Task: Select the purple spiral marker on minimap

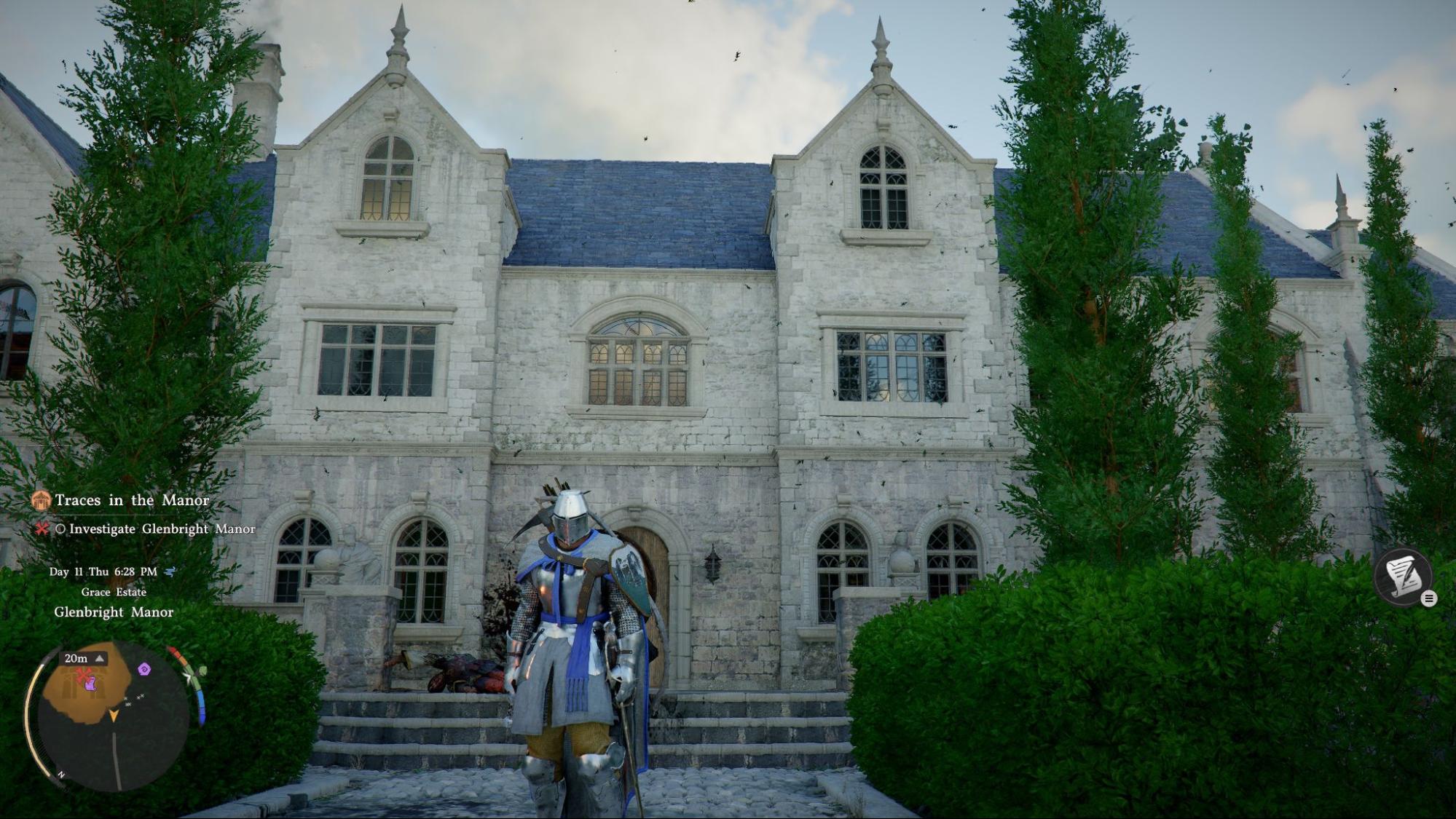Action: point(144,669)
